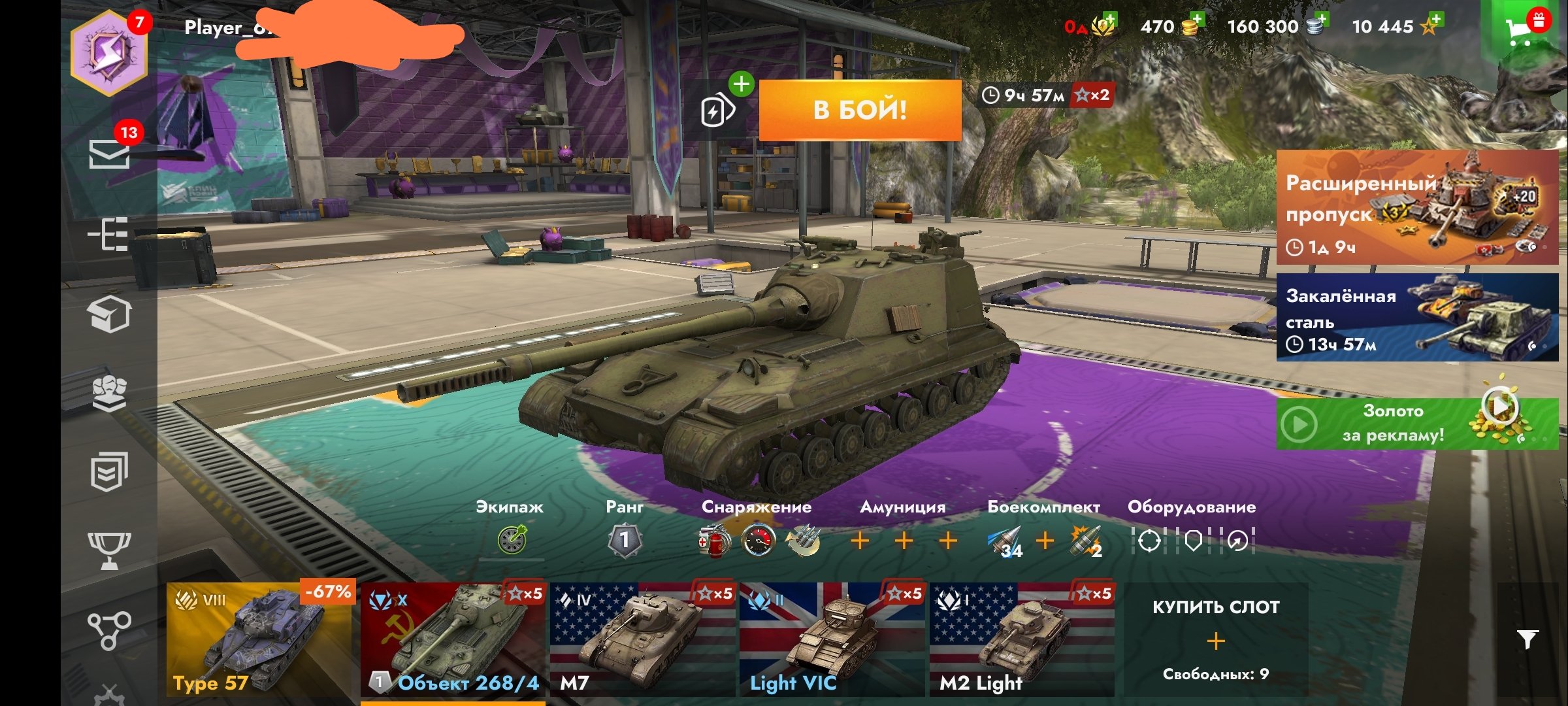Viewport: 1568px width, 706px height.
Task: Pick the M2 Light tank card
Action: 1021,639
